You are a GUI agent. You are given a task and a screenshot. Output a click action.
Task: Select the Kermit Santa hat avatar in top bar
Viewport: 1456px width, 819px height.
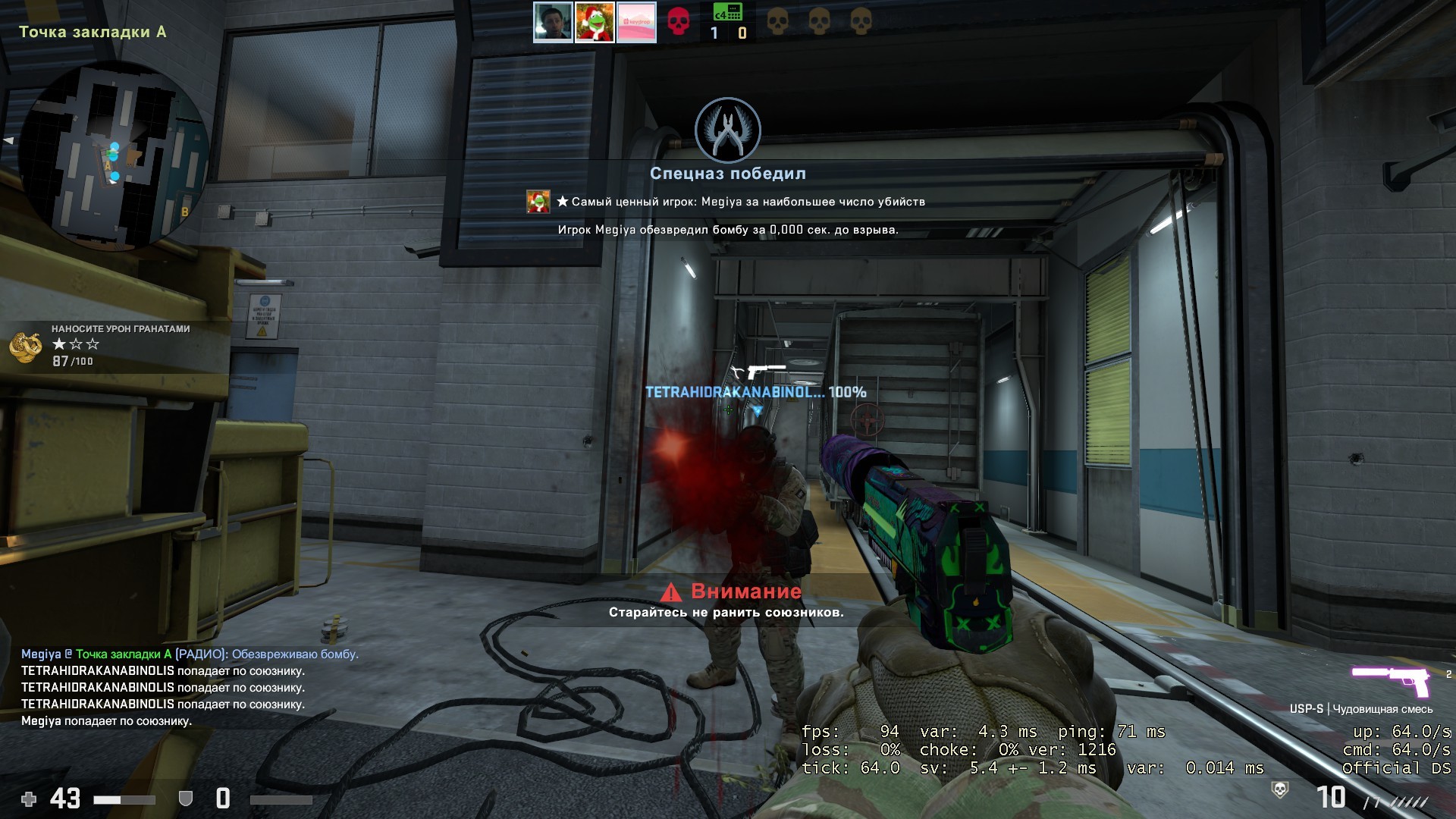point(595,23)
